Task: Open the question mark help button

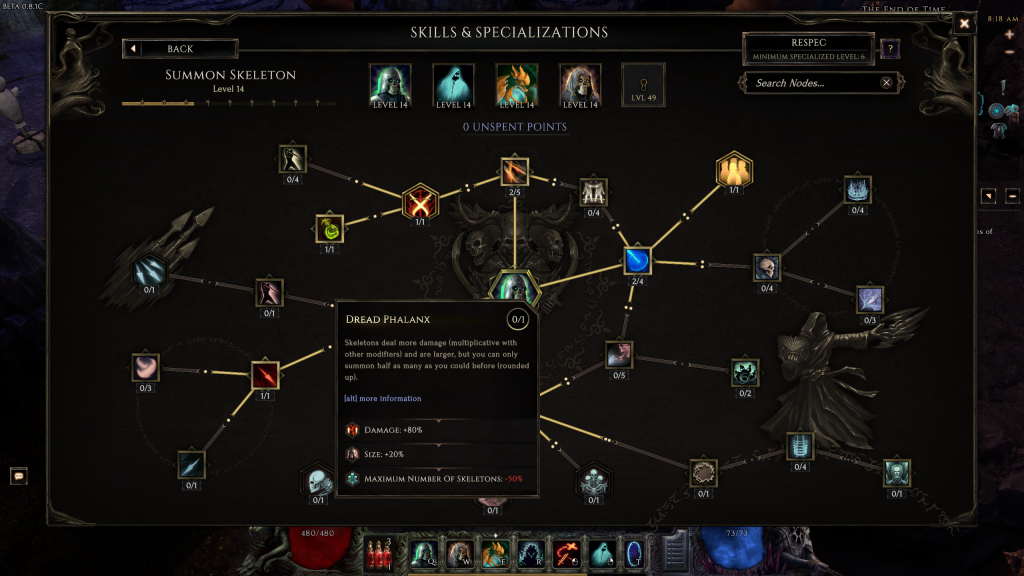Action: pyautogui.click(x=890, y=48)
